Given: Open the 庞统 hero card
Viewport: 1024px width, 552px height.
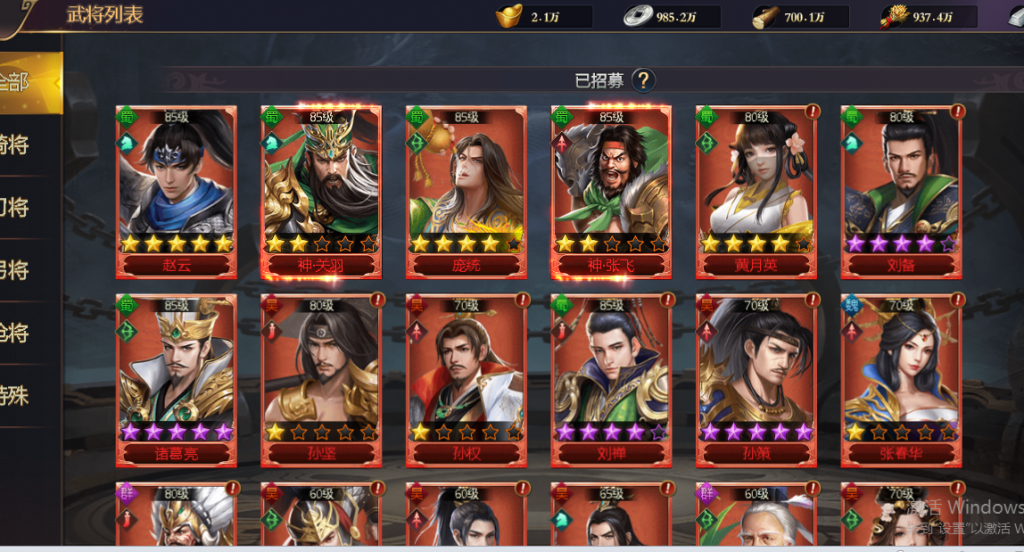Looking at the screenshot, I should [466, 190].
